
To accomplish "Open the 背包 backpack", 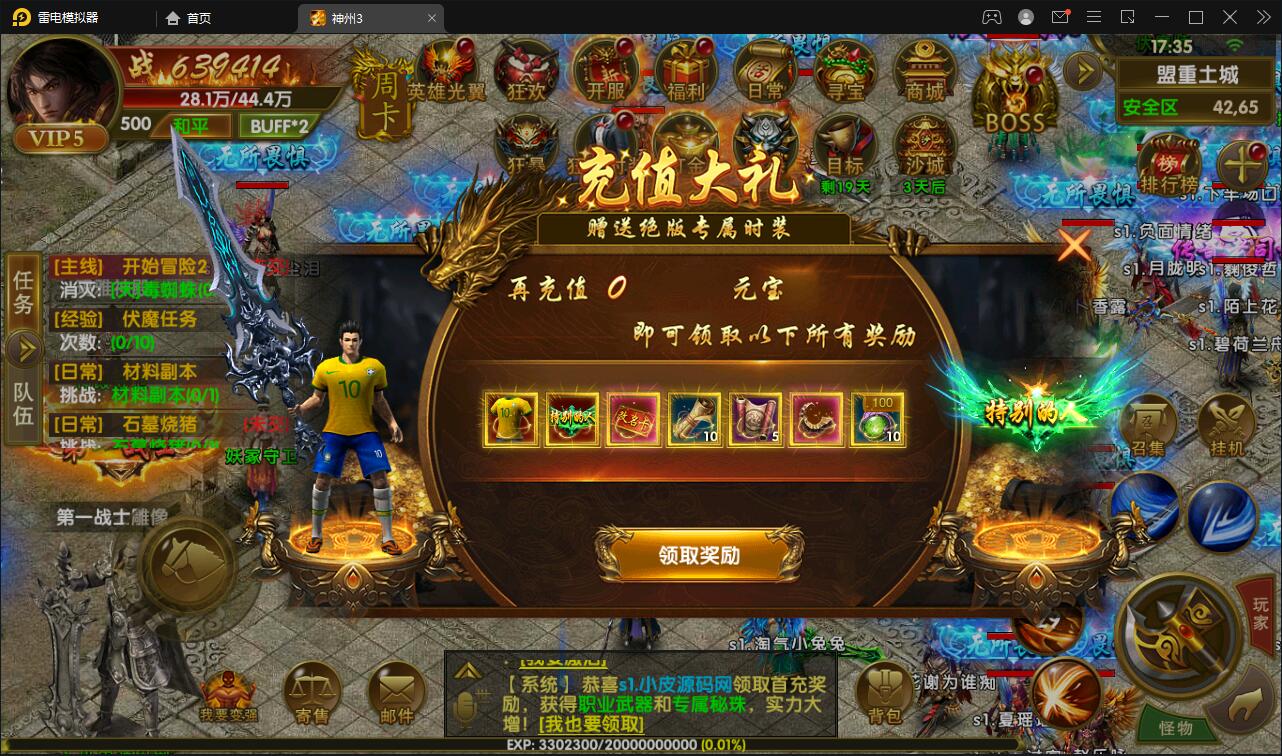I will point(884,690).
